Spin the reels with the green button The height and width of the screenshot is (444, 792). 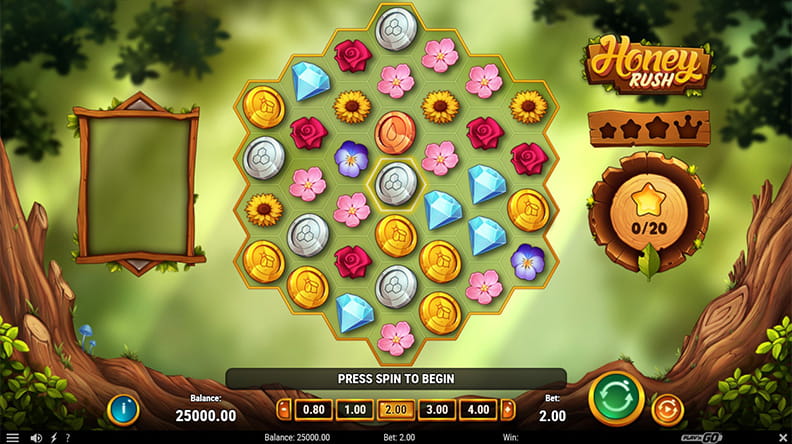pos(616,399)
